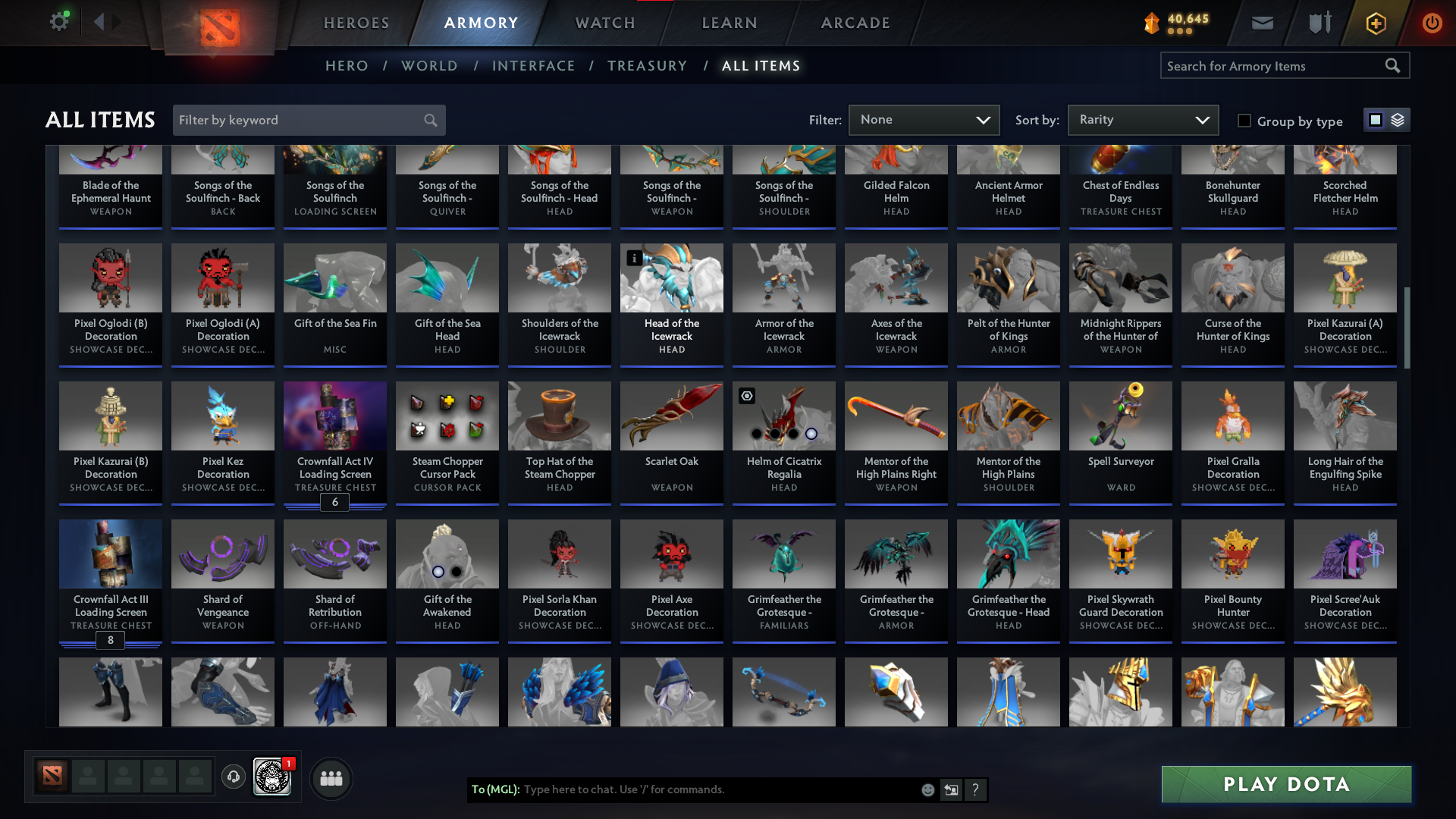
Task: Switch to stacked list view toggle
Action: [1396, 119]
